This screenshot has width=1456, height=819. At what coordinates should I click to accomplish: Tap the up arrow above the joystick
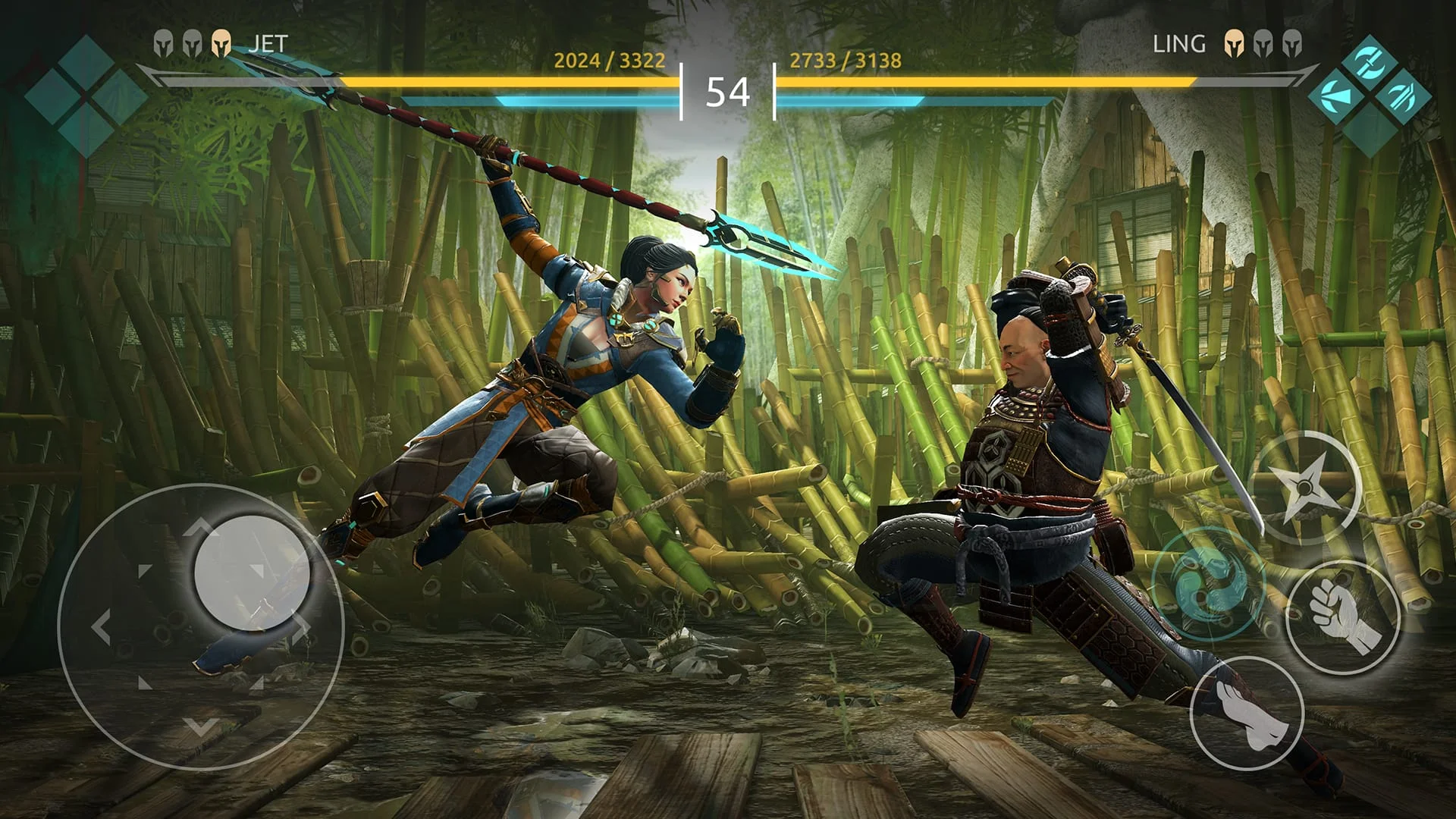(201, 525)
